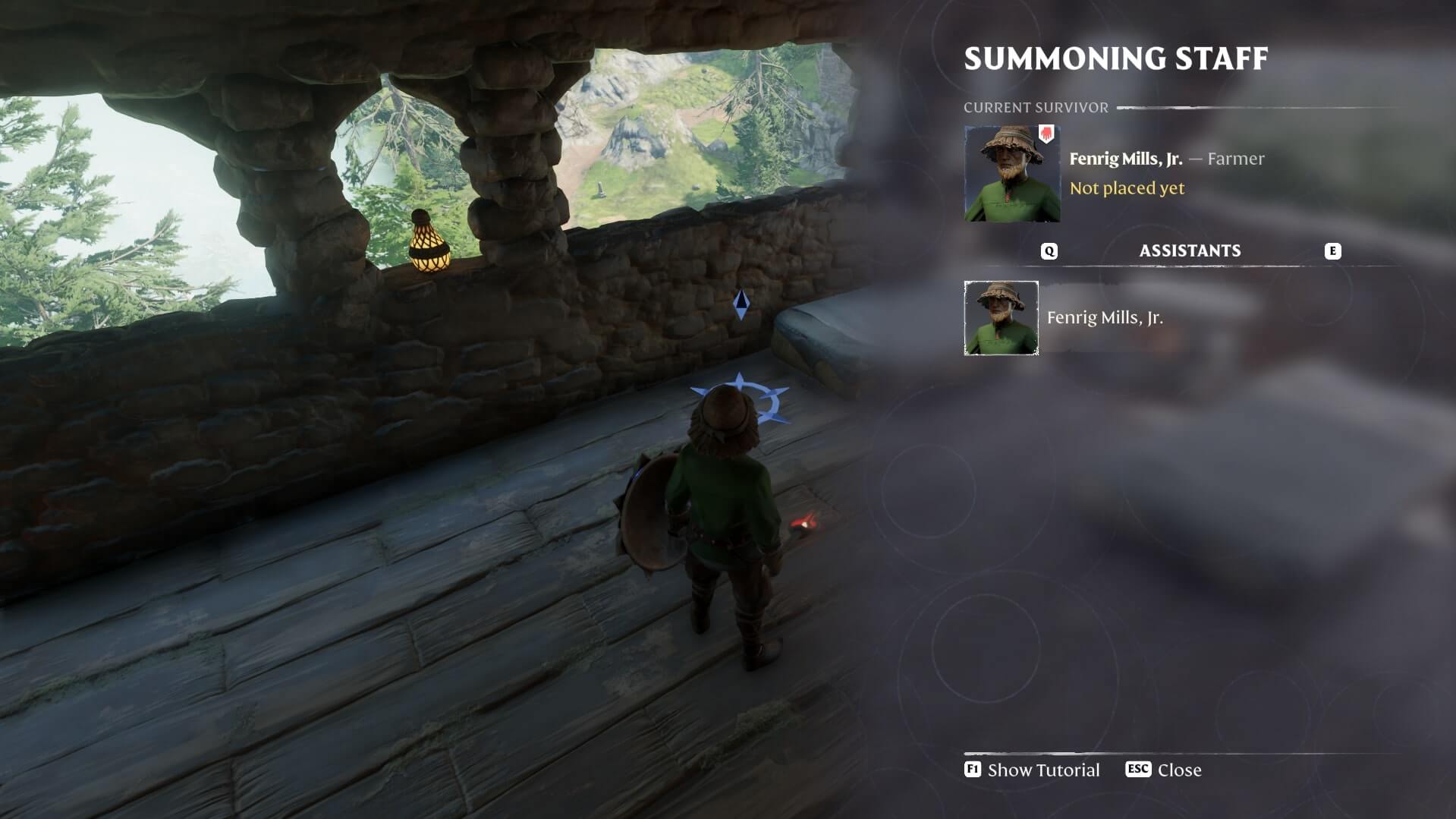Switch to the Assistants tab

1190,251
